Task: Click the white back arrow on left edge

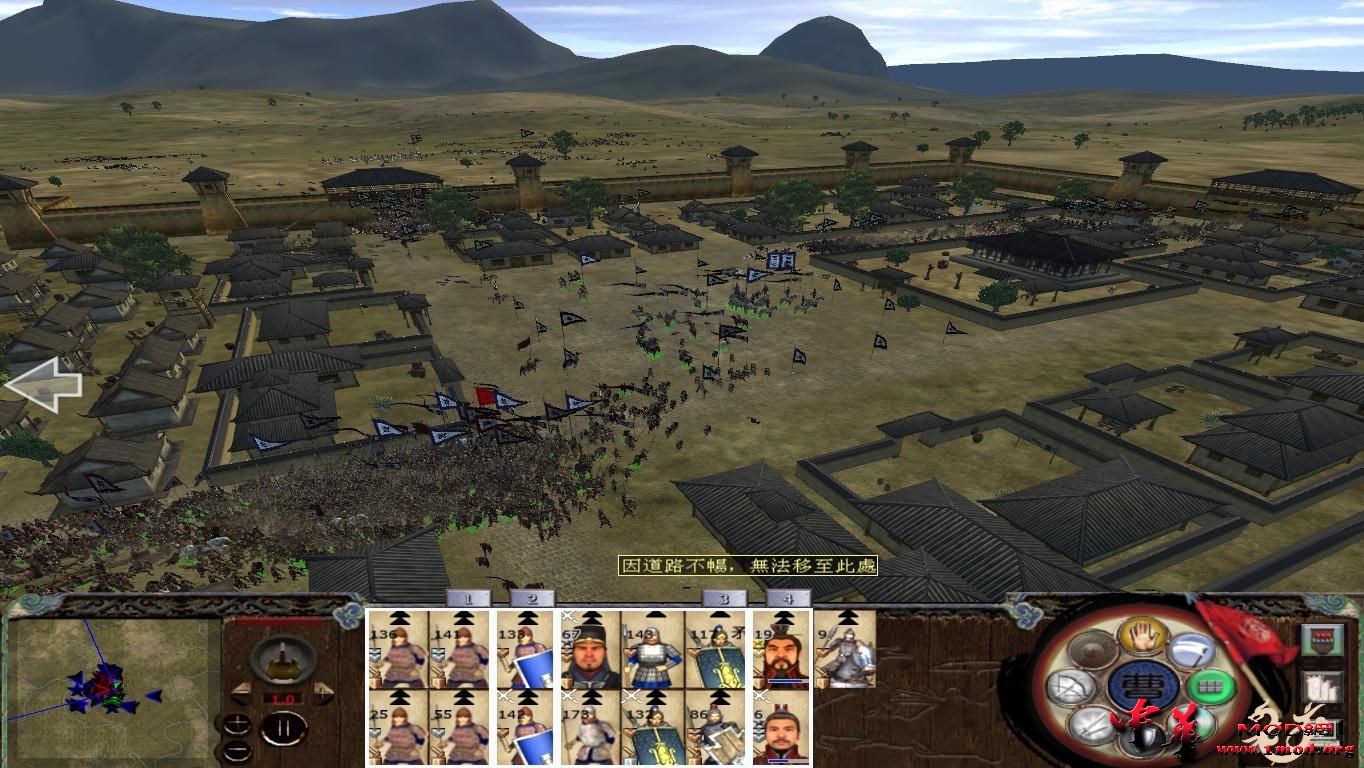Action: pos(45,383)
